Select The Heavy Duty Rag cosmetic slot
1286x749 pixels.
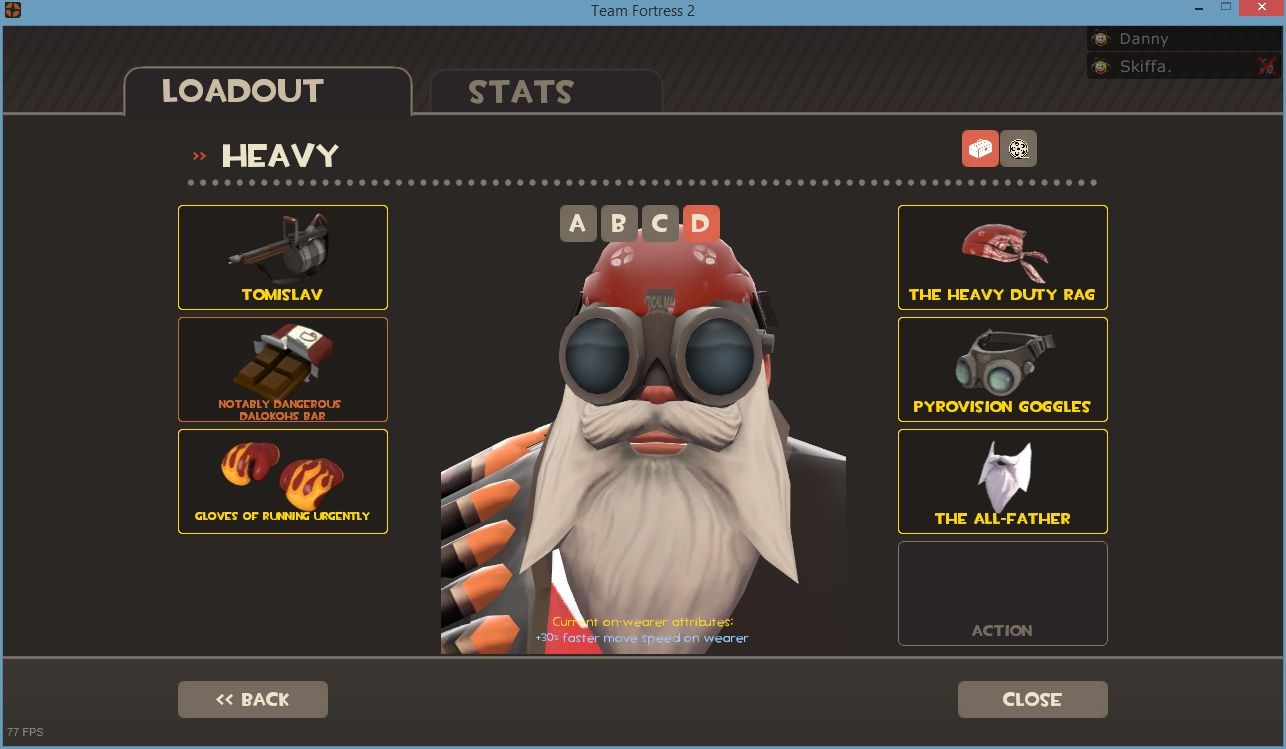tap(1002, 257)
